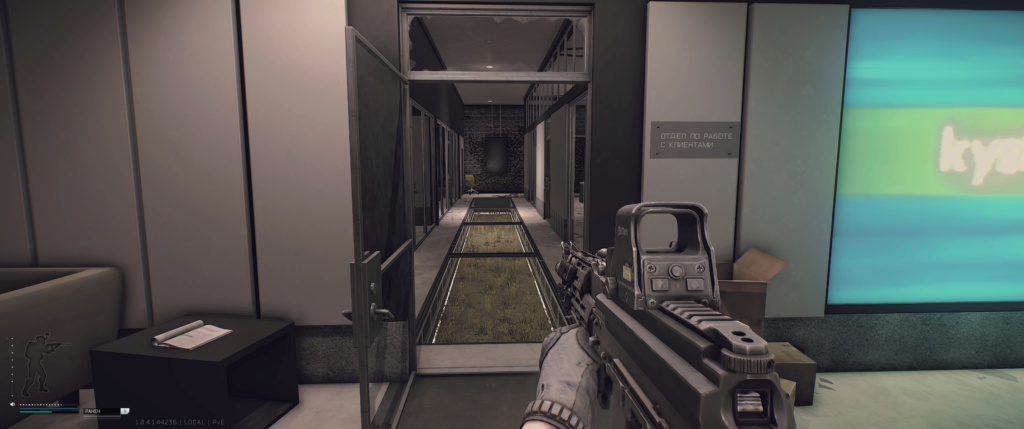The image size is (1024, 429).
Task: Click the speaker noise level icon
Action: coord(13,404)
